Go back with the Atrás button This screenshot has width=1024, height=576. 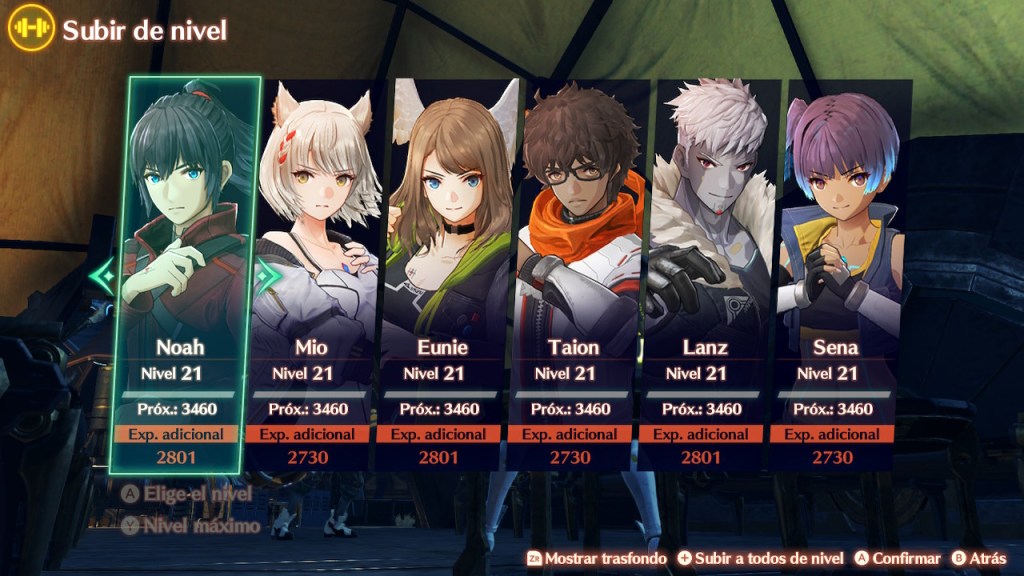coord(980,558)
